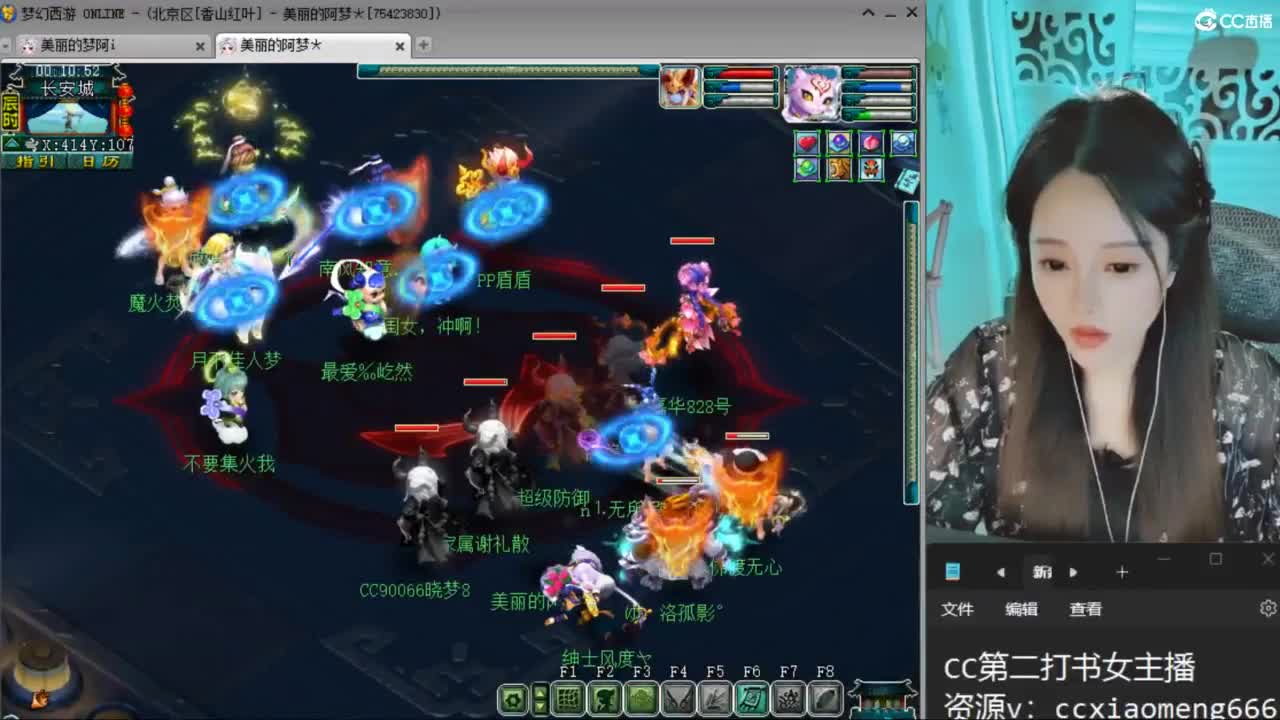Viewport: 1280px width, 720px height.
Task: Open the 日历 calendar button
Action: point(100,160)
